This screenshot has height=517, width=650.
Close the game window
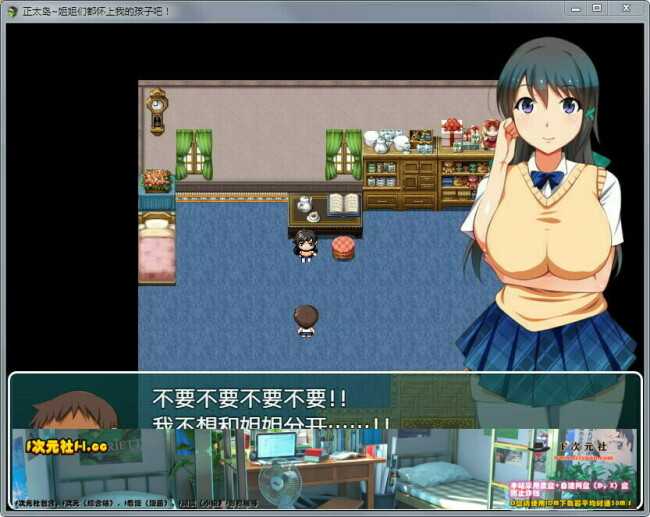pos(626,8)
